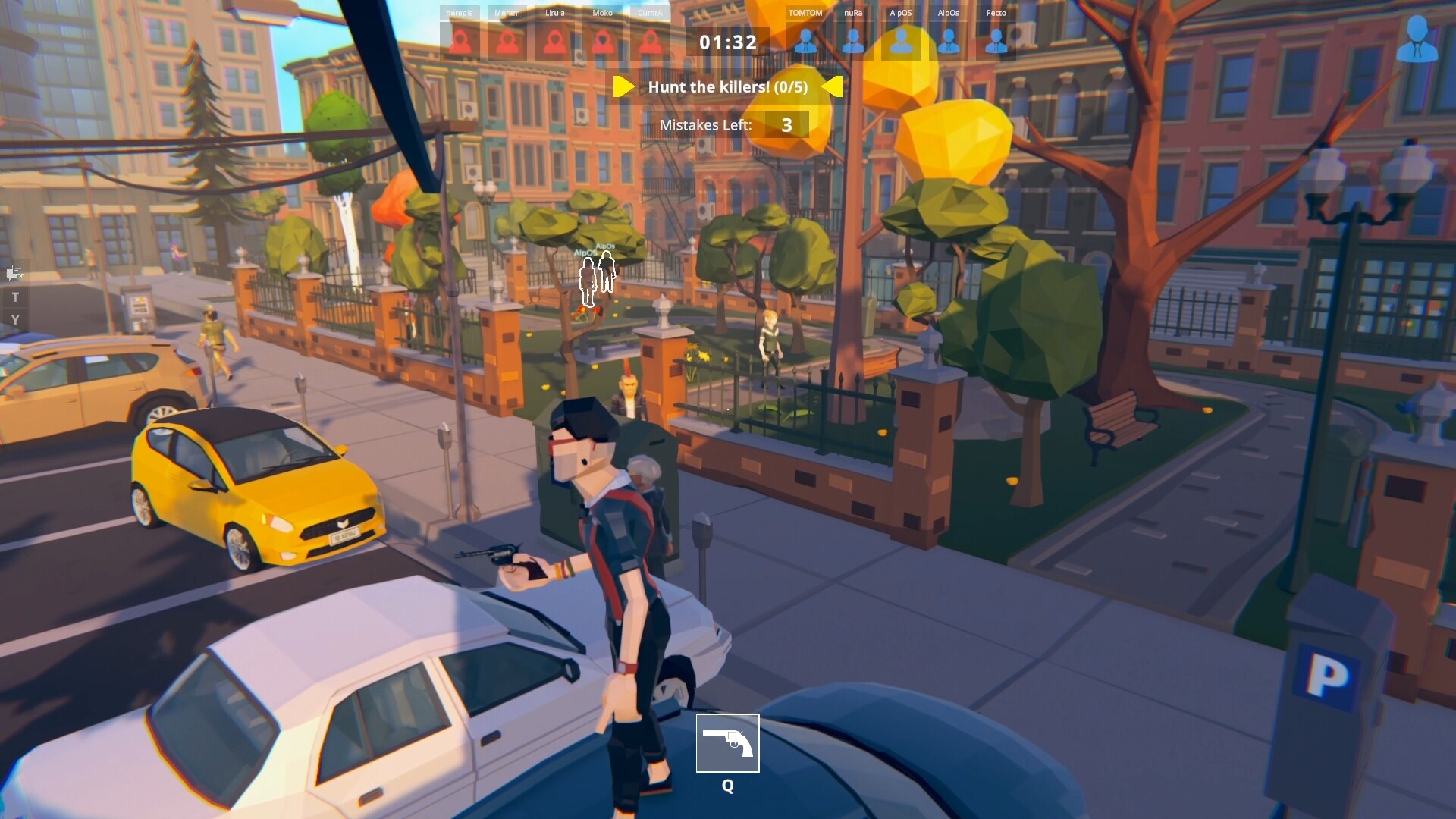This screenshot has height=819, width=1456.
Task: Select hunter TOMTOM's blue portrait
Action: click(x=805, y=42)
